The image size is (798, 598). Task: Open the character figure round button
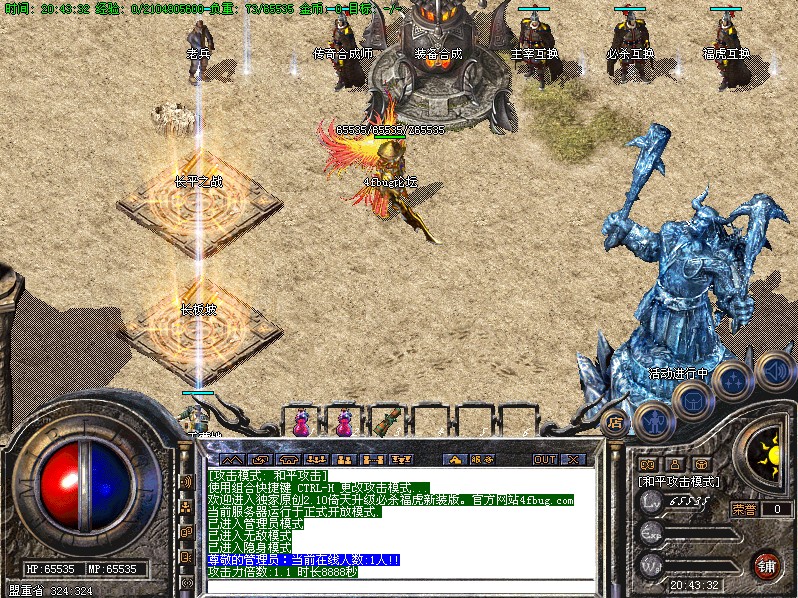(653, 420)
